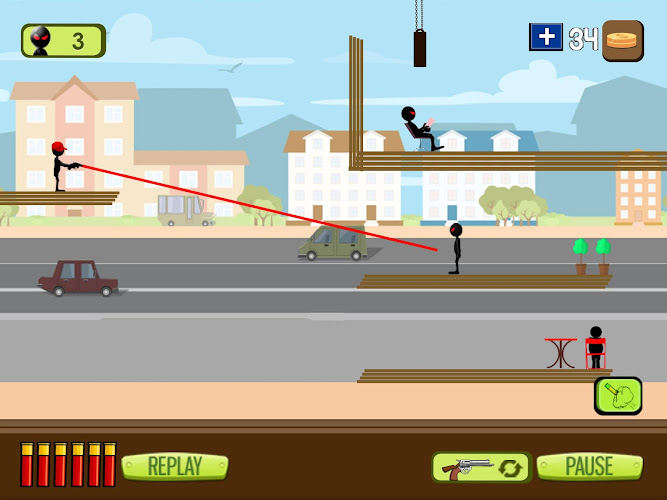Viewport: 667px width, 500px height.
Task: Open the coin stack shop icon
Action: tap(622, 41)
